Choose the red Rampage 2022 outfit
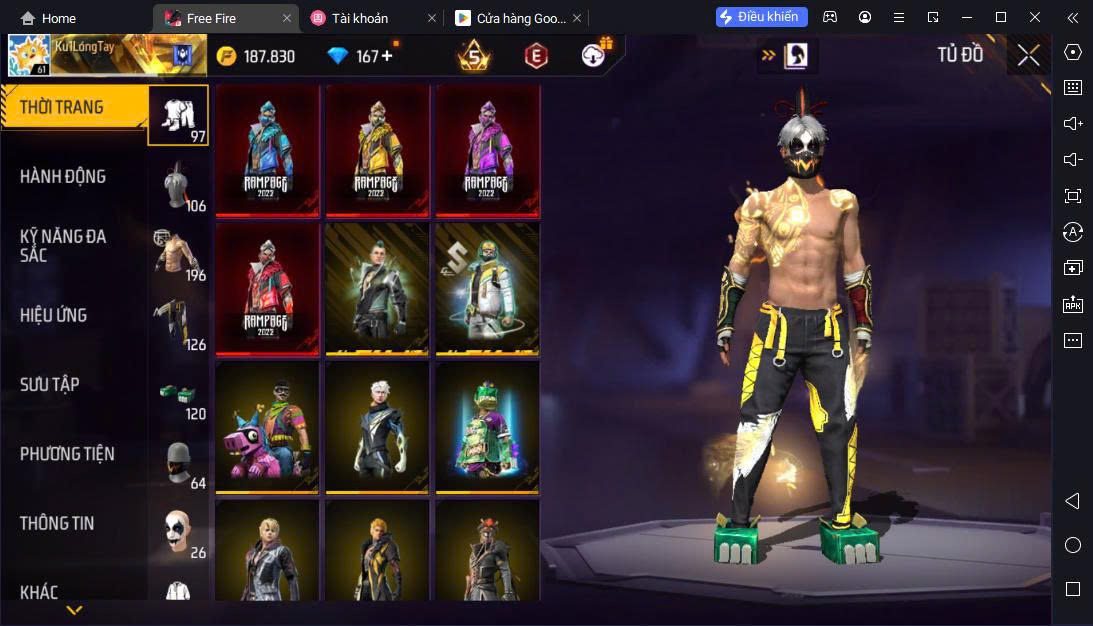This screenshot has height=626, width=1093. pyautogui.click(x=268, y=288)
